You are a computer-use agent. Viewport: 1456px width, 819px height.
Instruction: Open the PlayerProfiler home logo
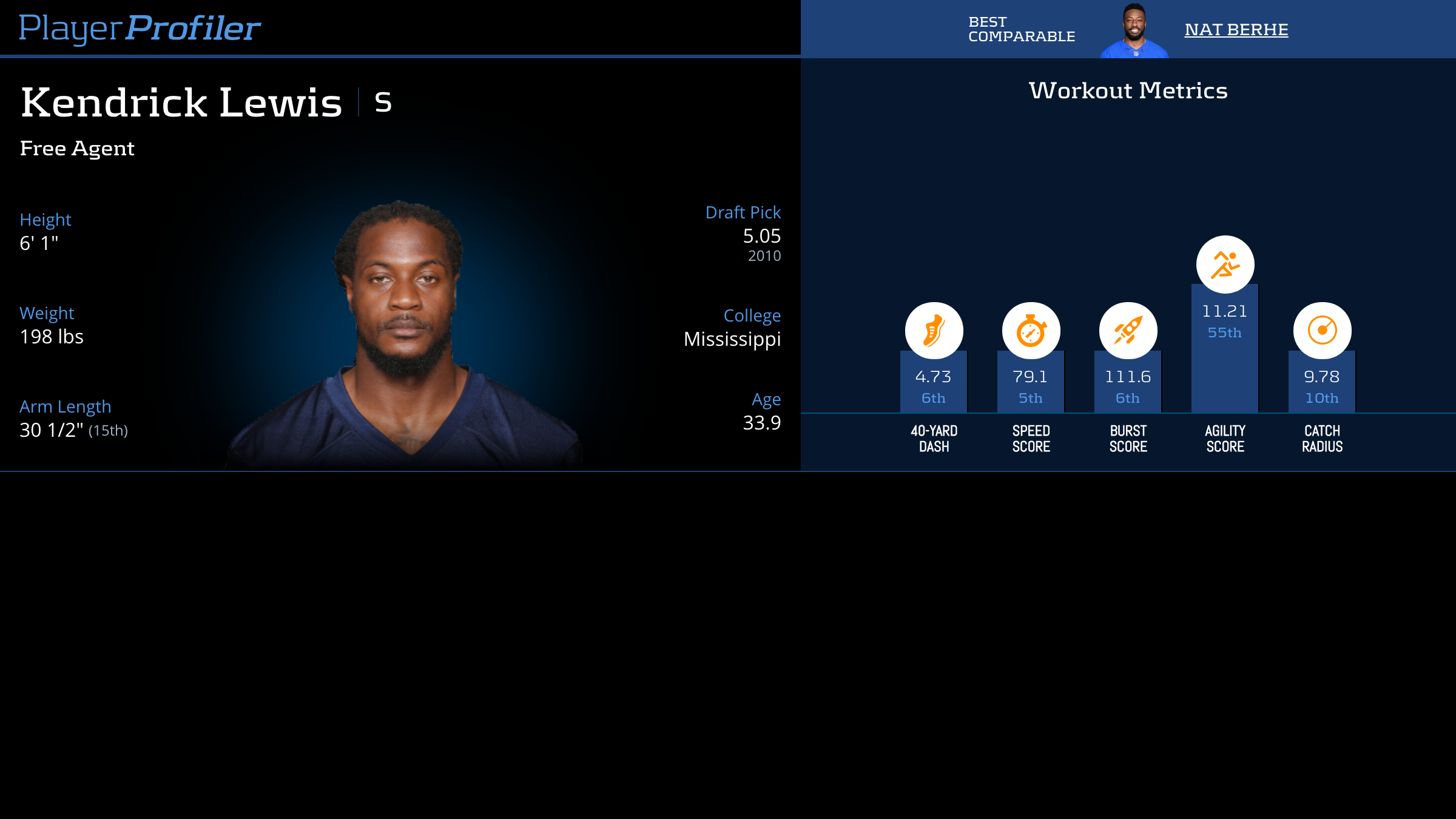(x=140, y=29)
